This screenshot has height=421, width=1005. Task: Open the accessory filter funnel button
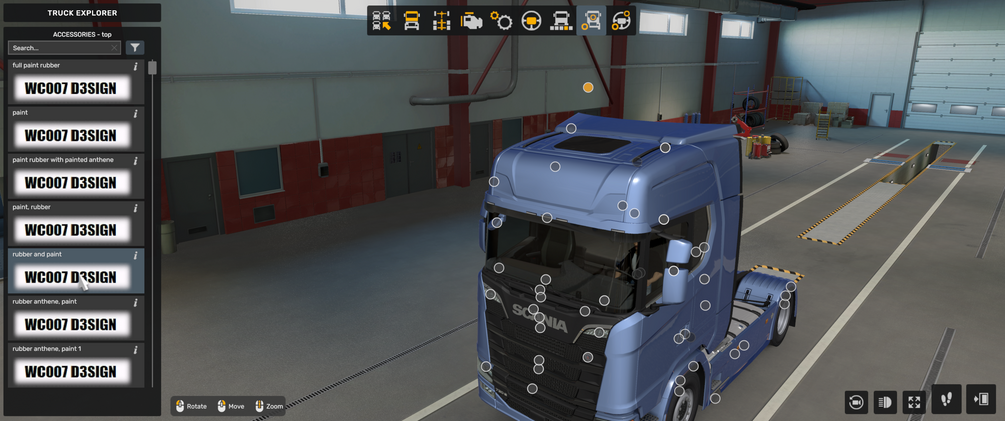tap(135, 48)
